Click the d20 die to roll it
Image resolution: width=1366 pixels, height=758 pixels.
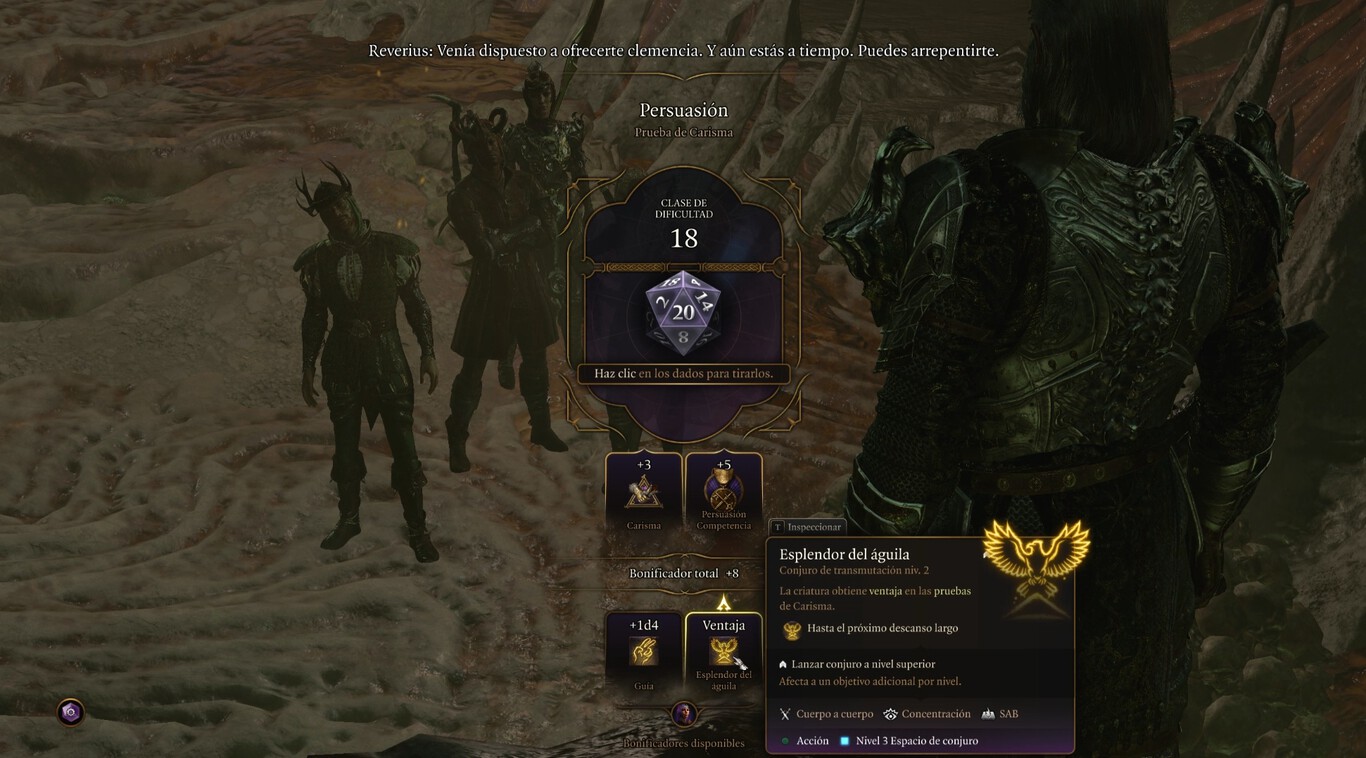coord(683,313)
